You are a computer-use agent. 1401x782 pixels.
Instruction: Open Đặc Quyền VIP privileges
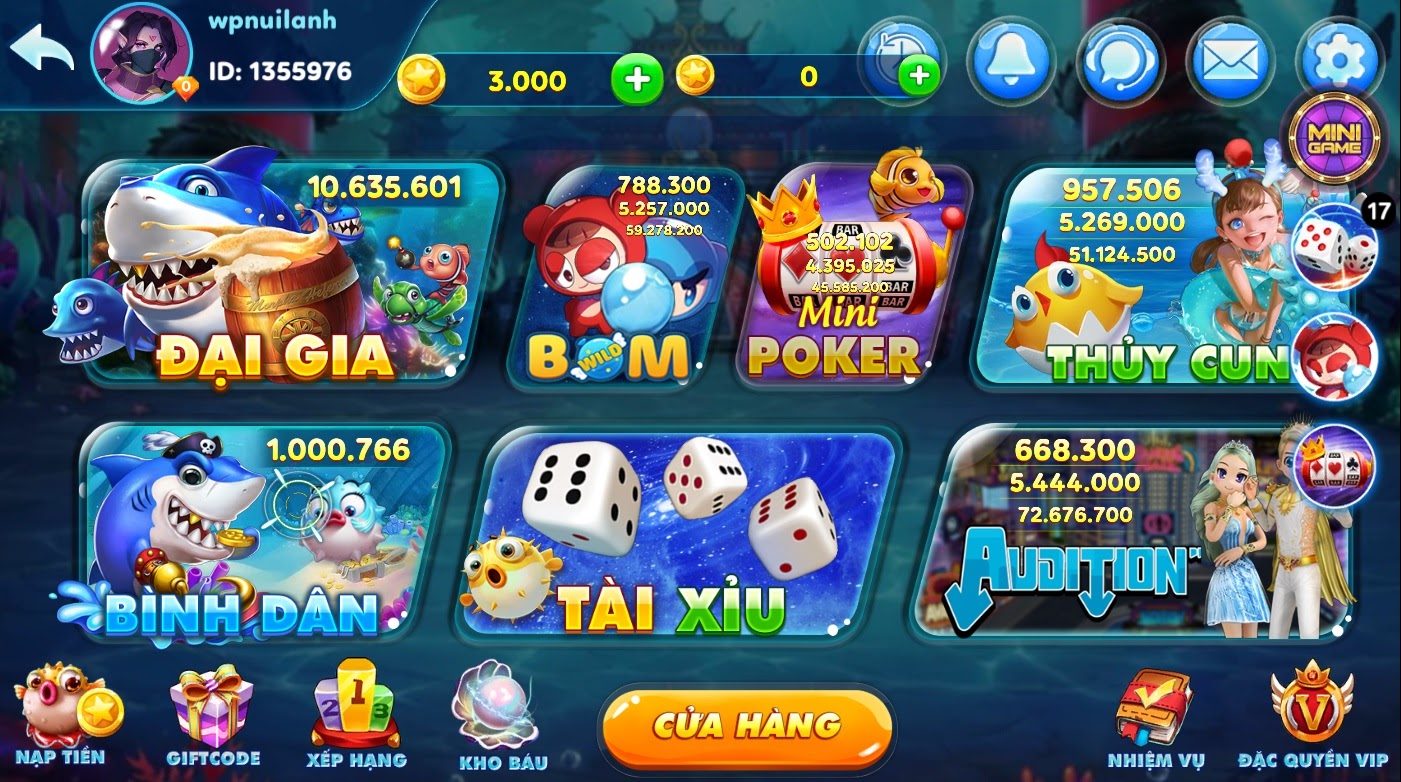click(1312, 717)
